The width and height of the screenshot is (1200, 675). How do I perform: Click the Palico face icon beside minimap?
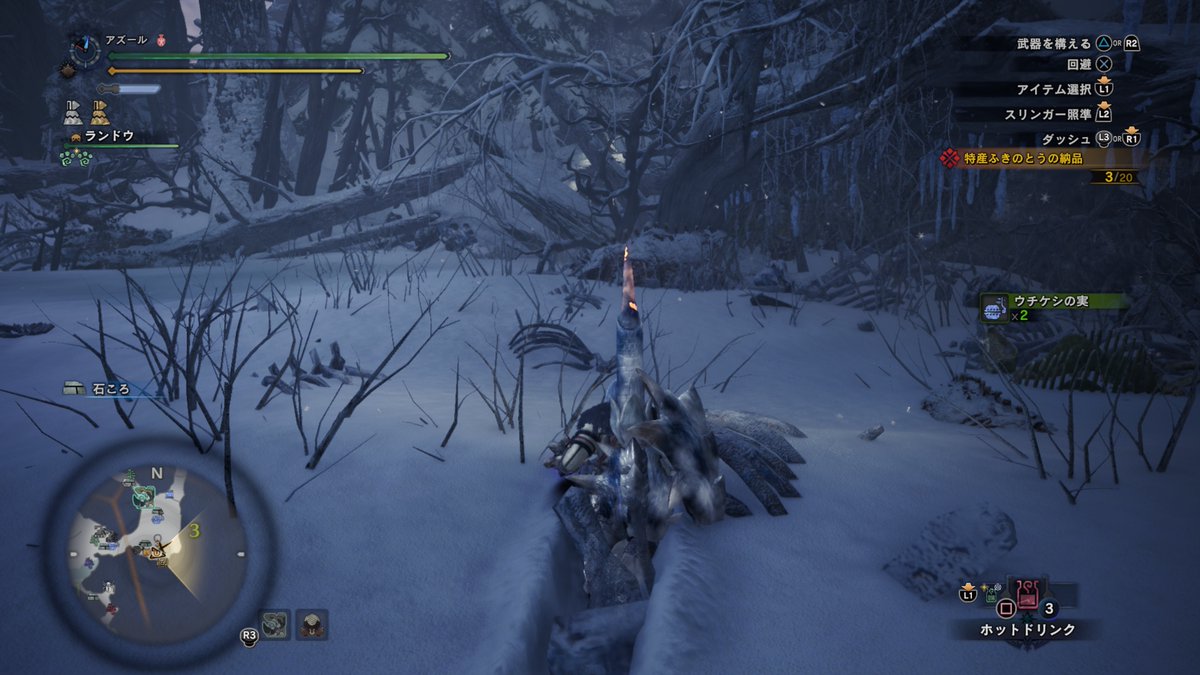(x=312, y=625)
